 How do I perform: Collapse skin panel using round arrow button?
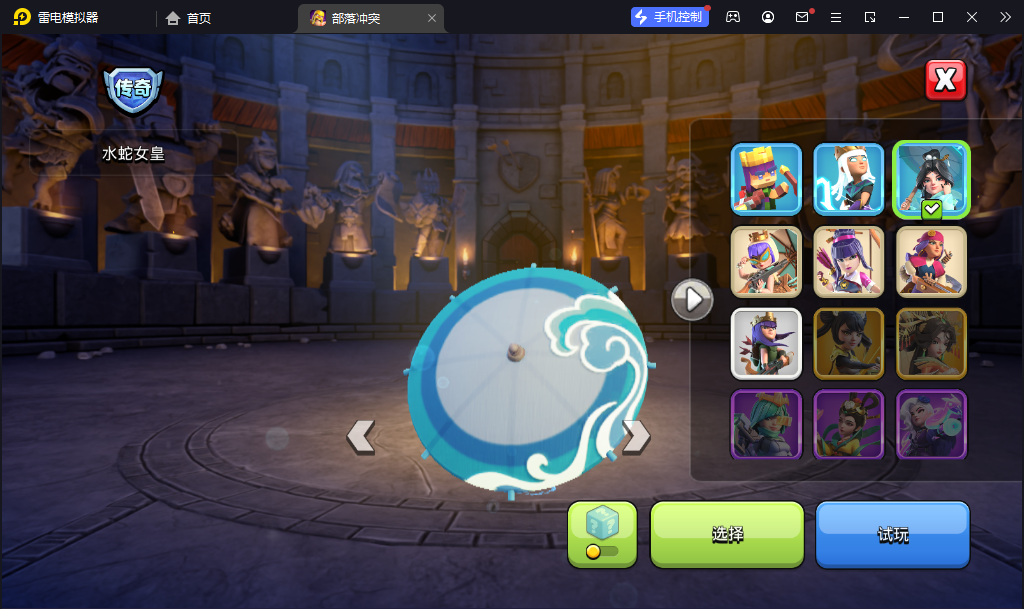point(692,298)
